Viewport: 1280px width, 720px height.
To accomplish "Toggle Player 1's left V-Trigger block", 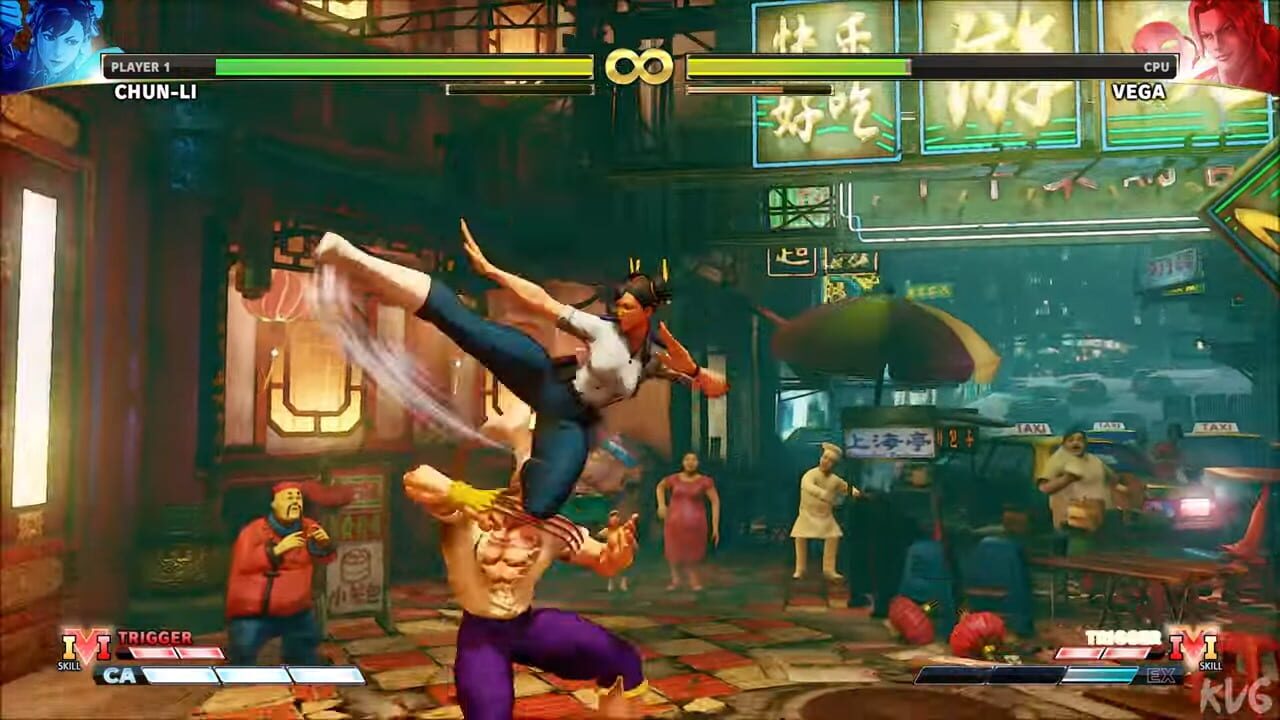I will coord(153,652).
